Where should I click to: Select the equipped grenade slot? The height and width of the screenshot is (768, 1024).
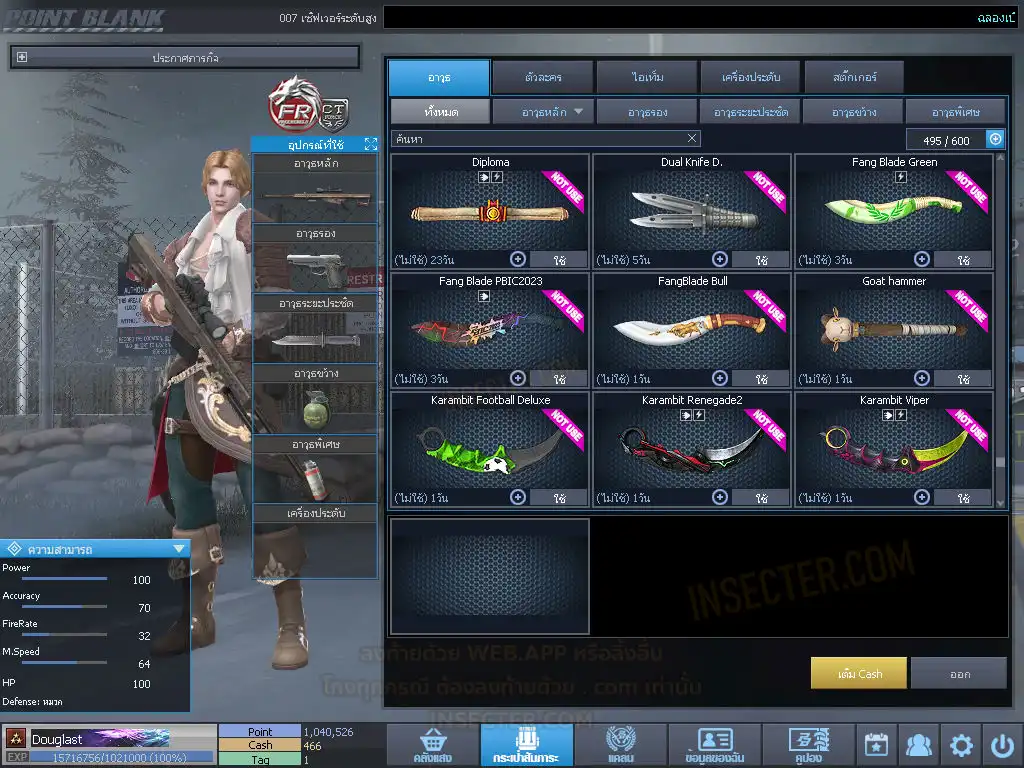tap(314, 408)
